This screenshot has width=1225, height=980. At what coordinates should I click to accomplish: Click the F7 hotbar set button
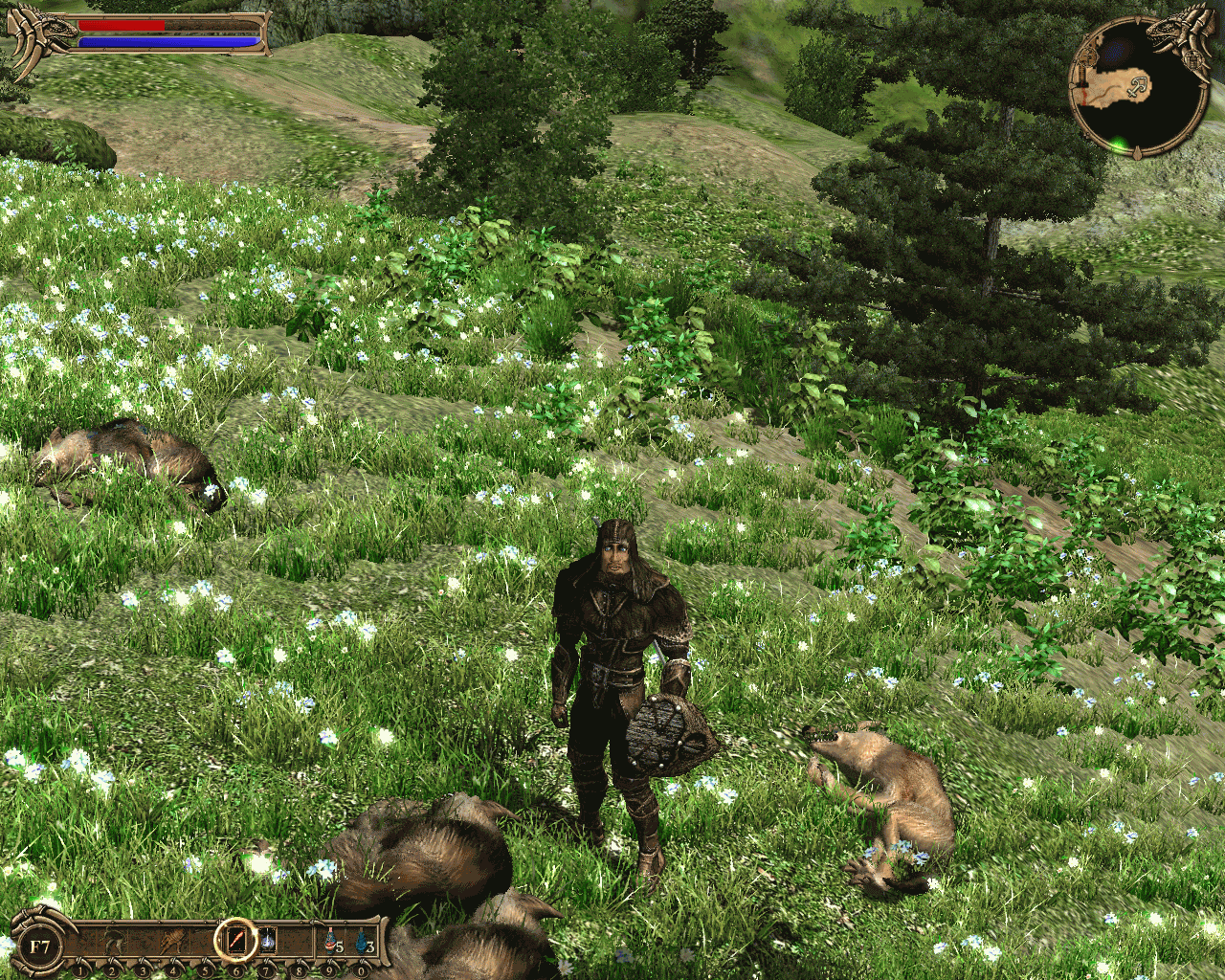tap(39, 947)
